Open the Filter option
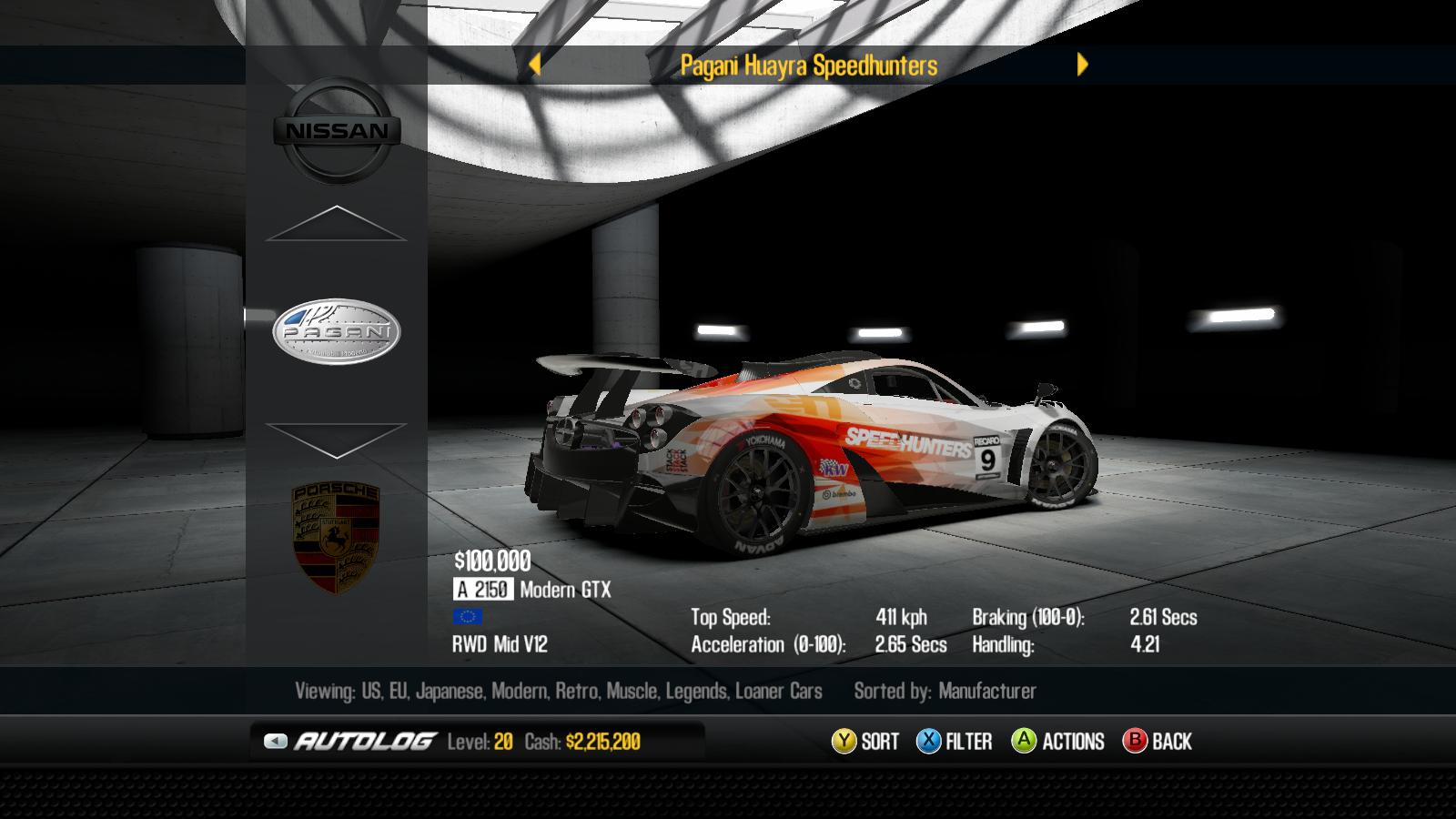The width and height of the screenshot is (1456, 819). [x=954, y=742]
